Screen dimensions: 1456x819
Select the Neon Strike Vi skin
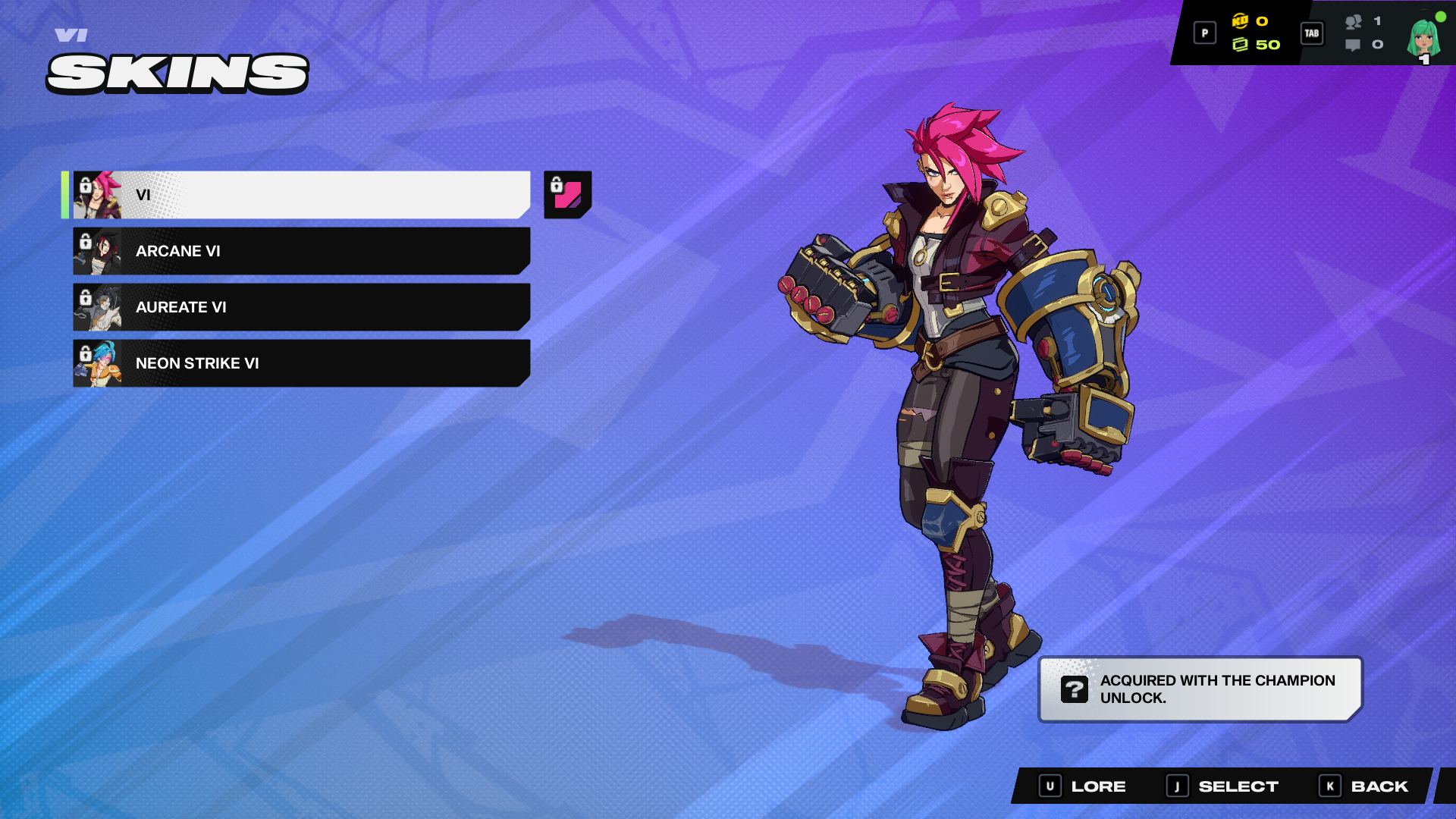pyautogui.click(x=303, y=363)
